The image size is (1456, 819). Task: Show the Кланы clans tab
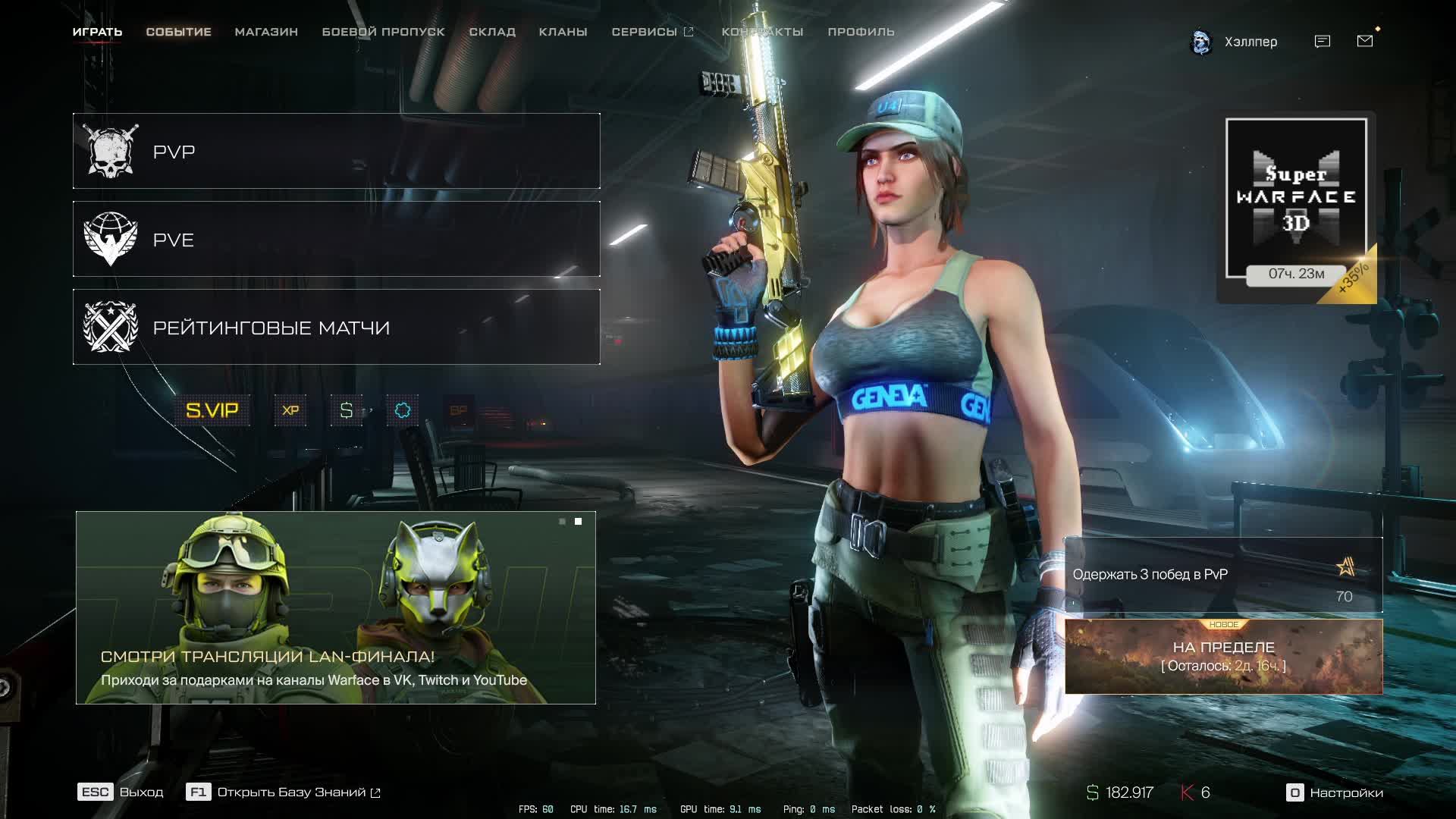(563, 32)
